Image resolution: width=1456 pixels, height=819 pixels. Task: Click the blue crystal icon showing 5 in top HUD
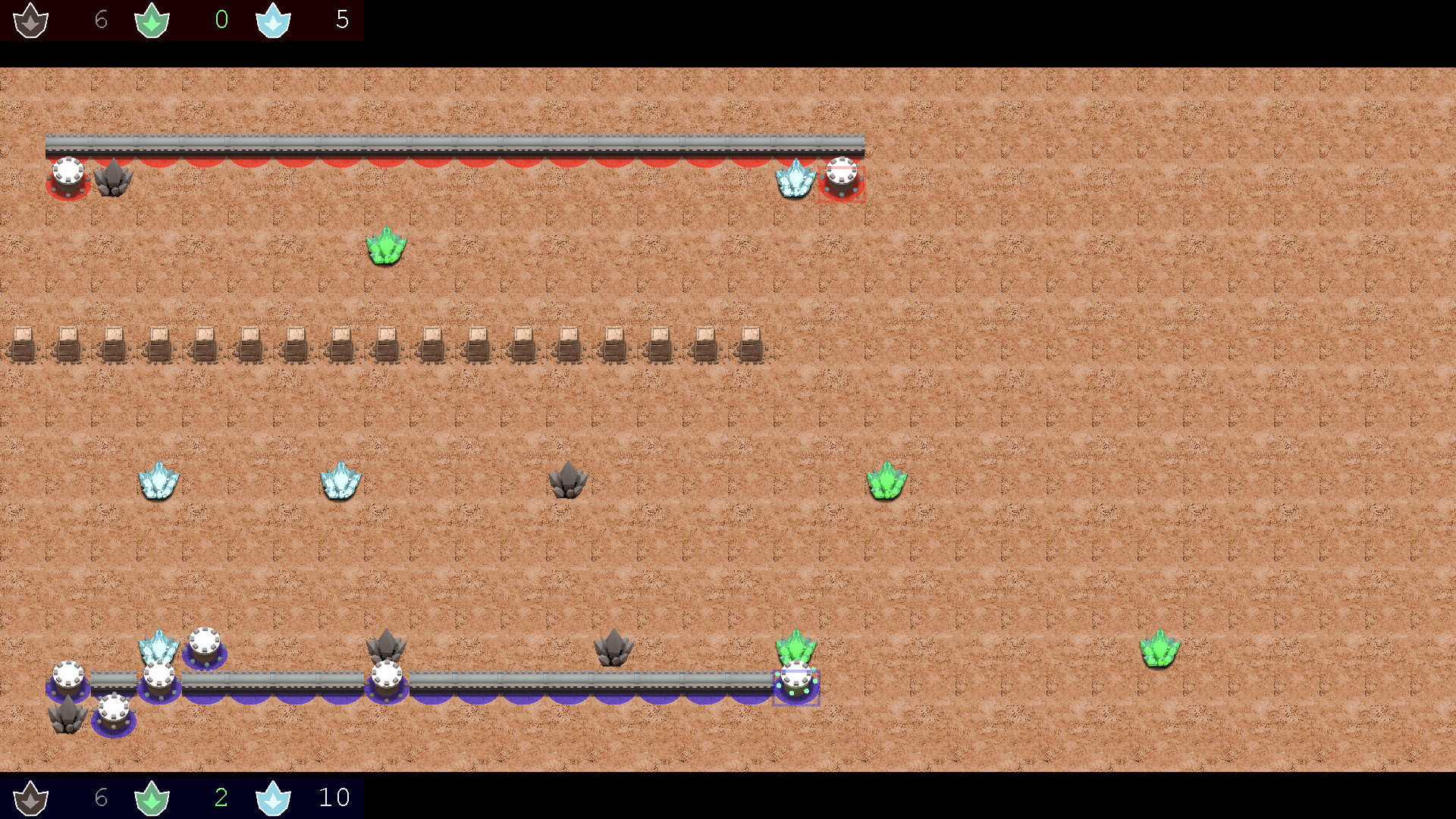tap(273, 20)
